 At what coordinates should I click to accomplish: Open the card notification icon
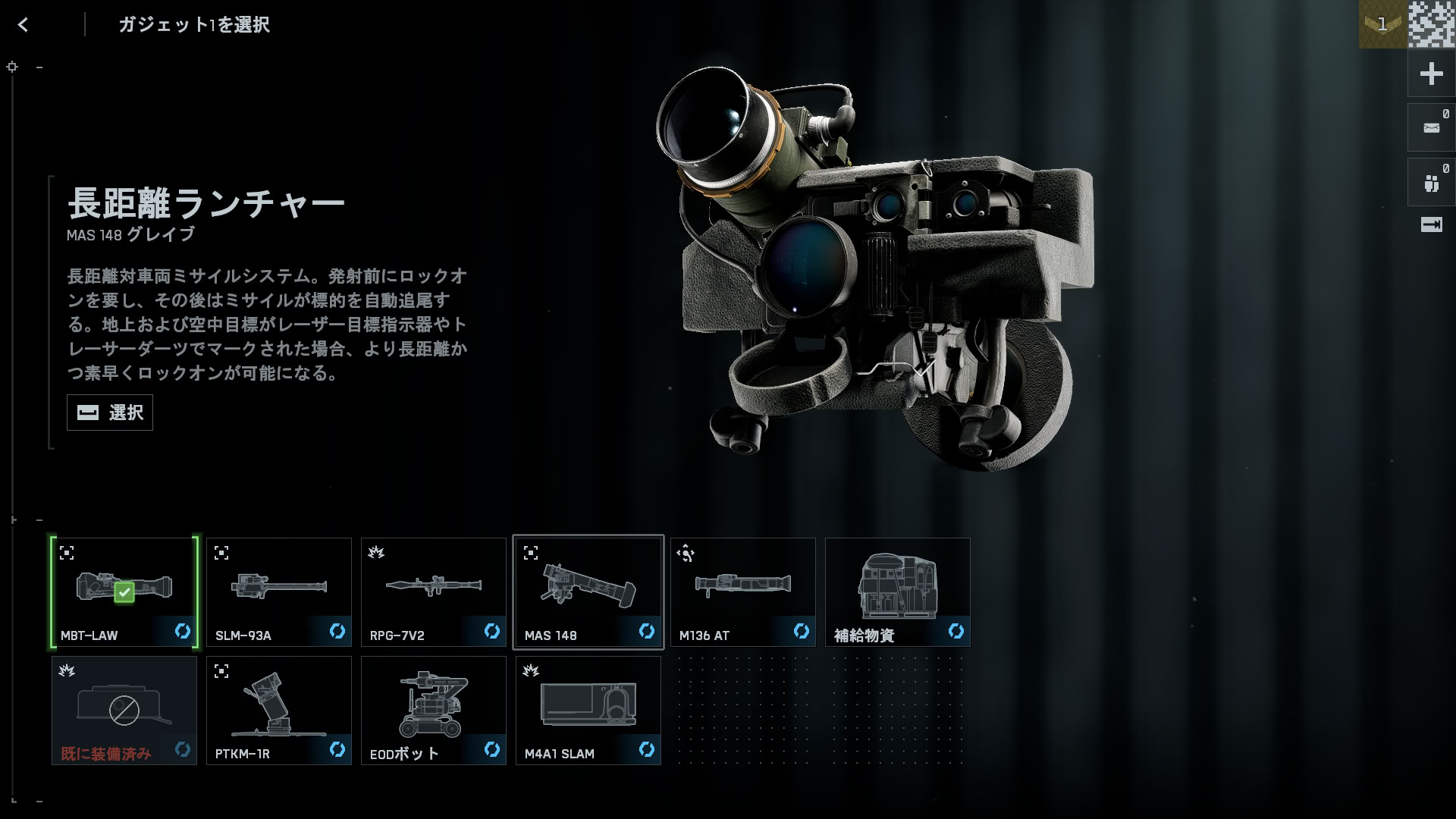coord(1431,128)
